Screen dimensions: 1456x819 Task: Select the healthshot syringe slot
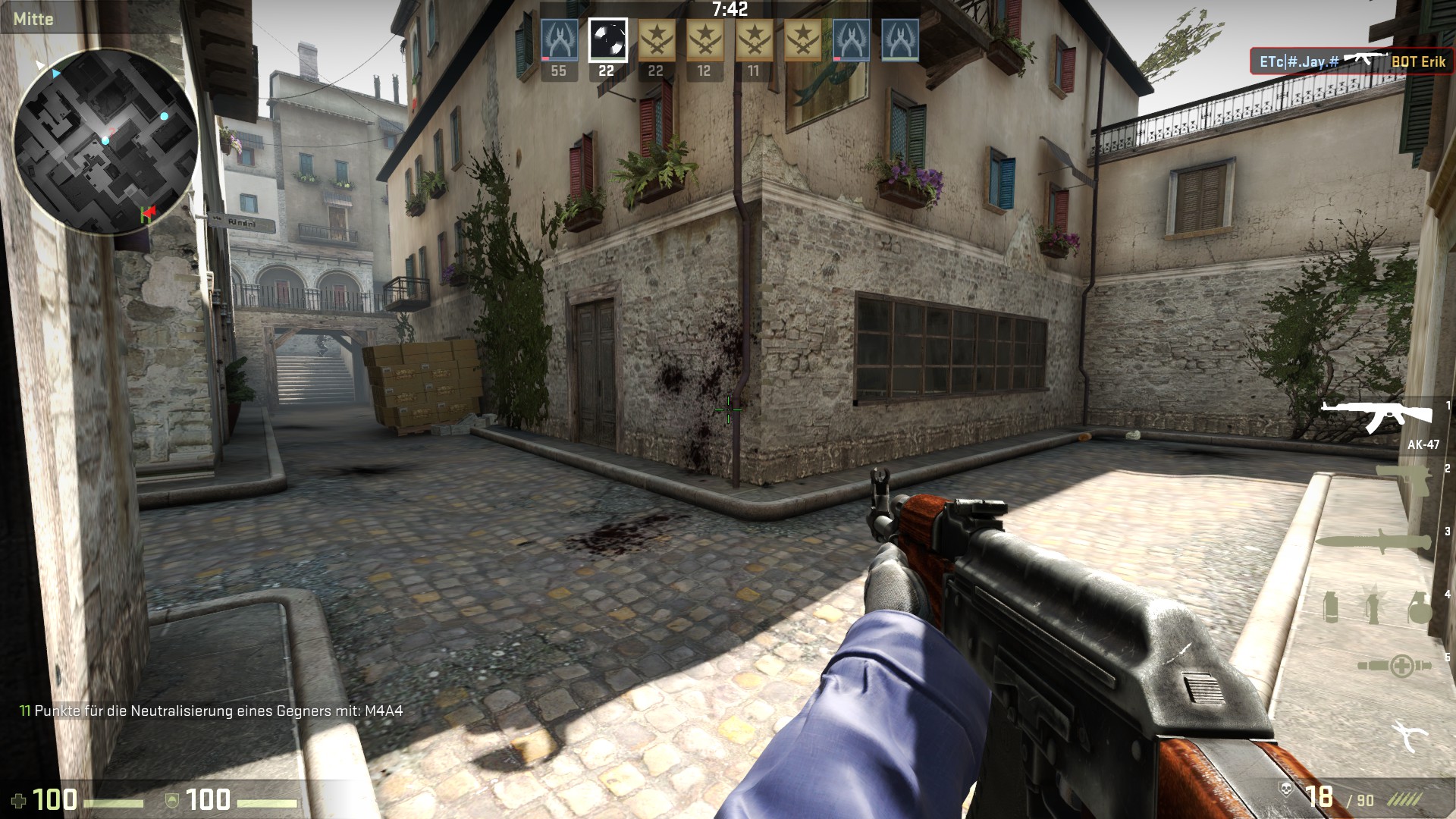[x=1395, y=666]
